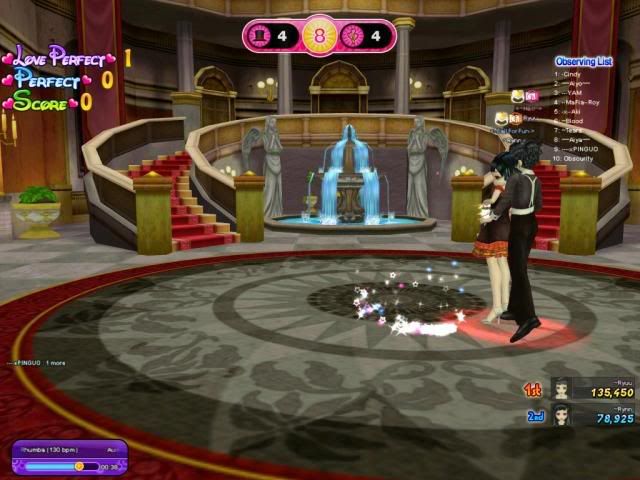This screenshot has width=640, height=480.
Task: Click the Observing List header
Action: 582,61
